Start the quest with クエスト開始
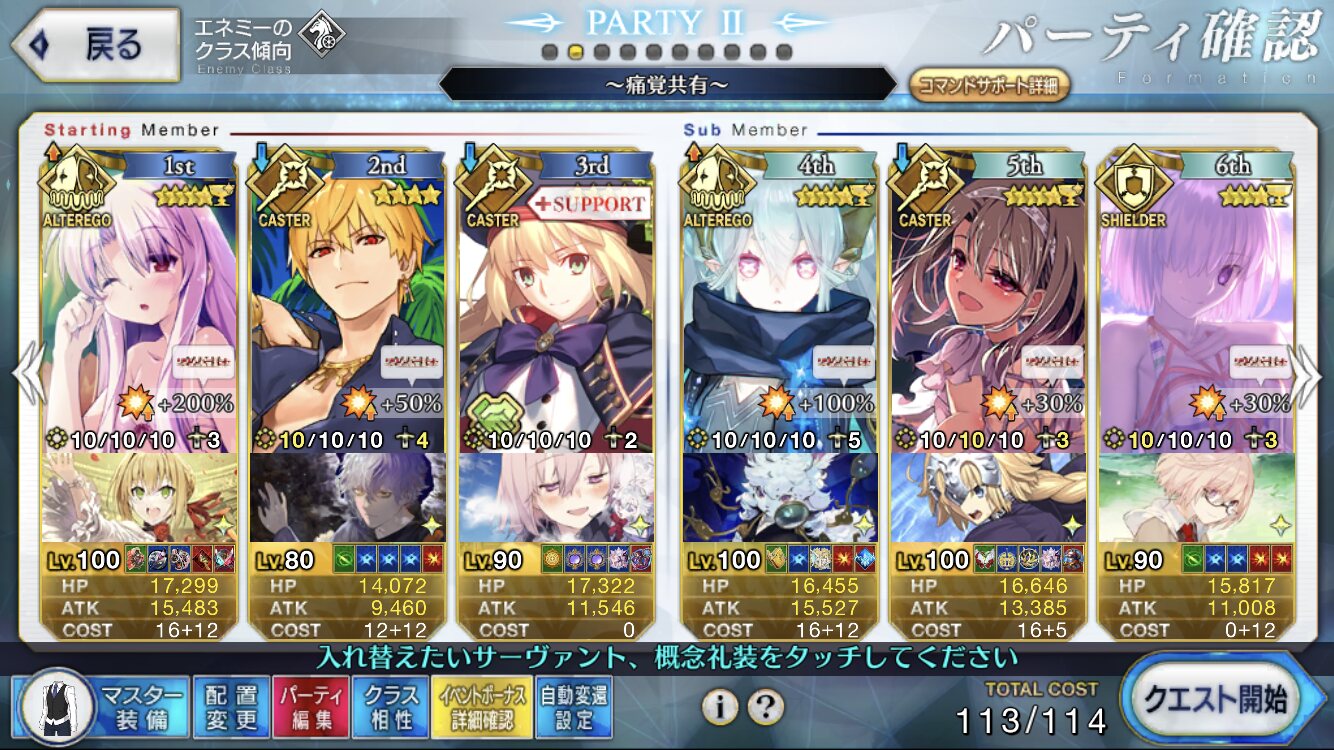This screenshot has width=1334, height=750. pyautogui.click(x=1220, y=700)
